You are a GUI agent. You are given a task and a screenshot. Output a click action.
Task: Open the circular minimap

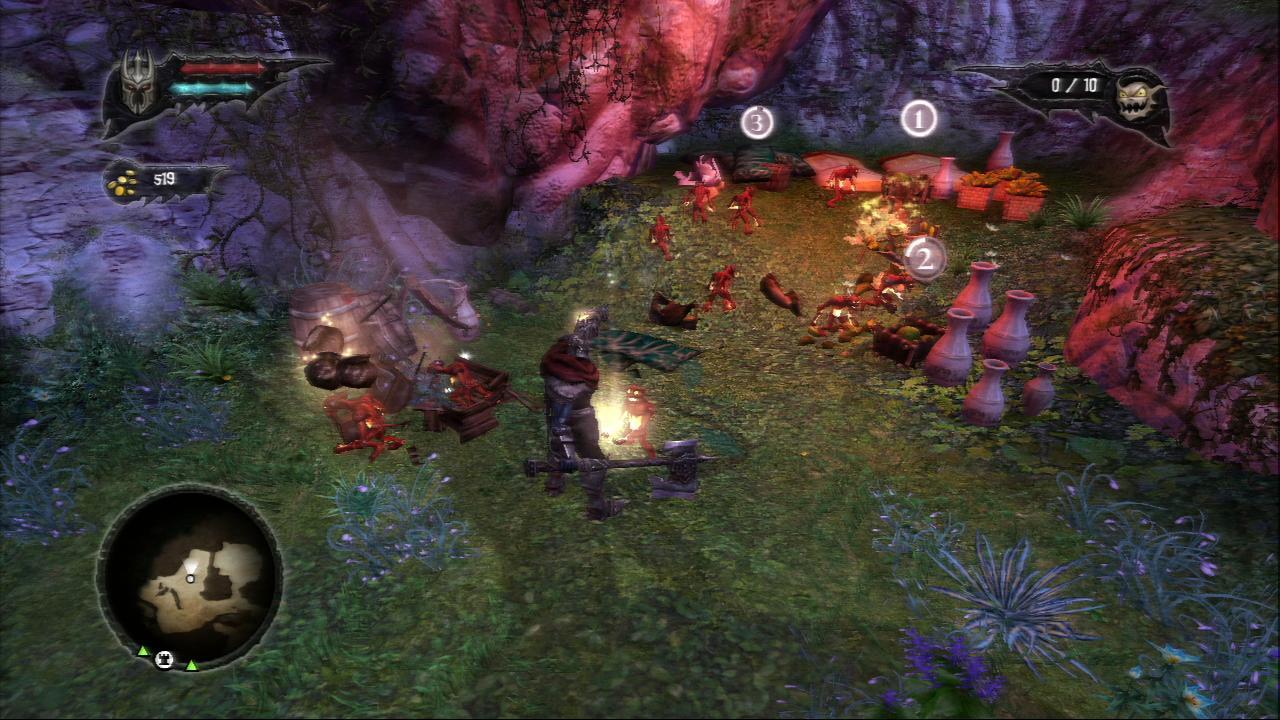tap(190, 578)
